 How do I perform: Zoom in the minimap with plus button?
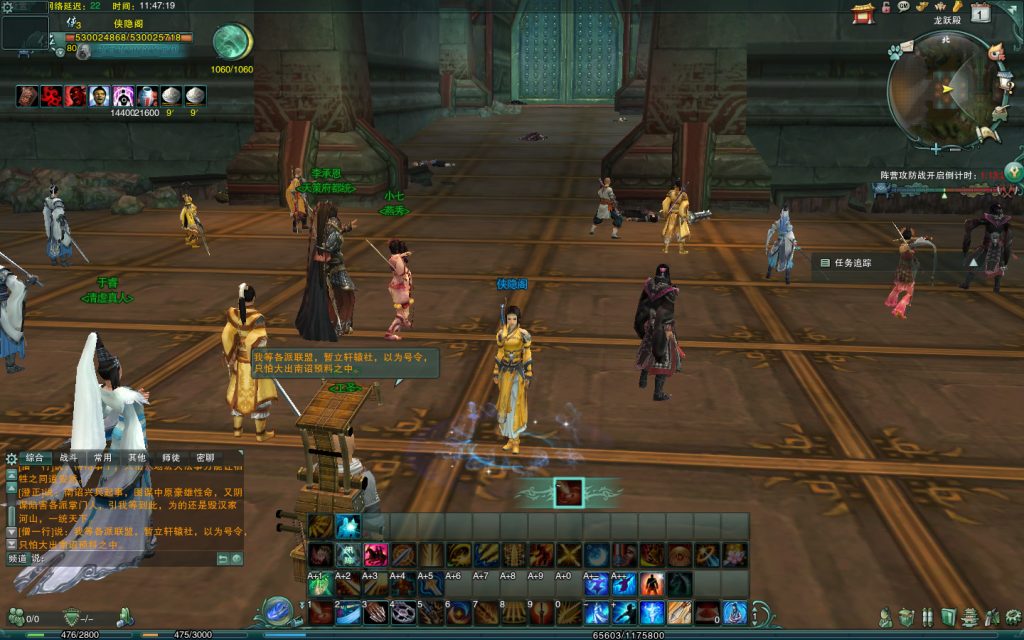click(x=935, y=149)
